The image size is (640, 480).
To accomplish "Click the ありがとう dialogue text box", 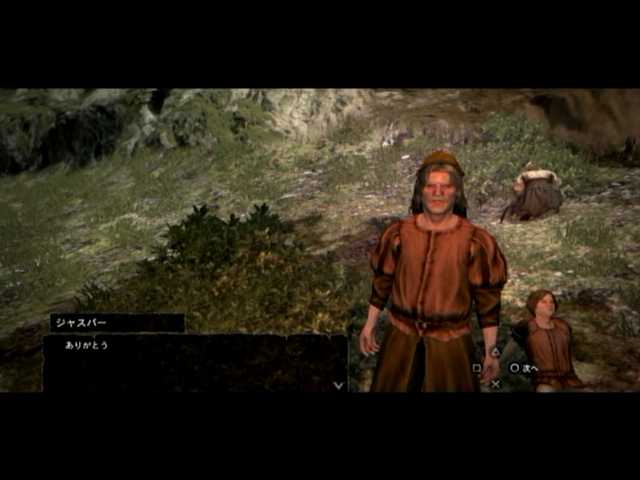I will coord(194,362).
